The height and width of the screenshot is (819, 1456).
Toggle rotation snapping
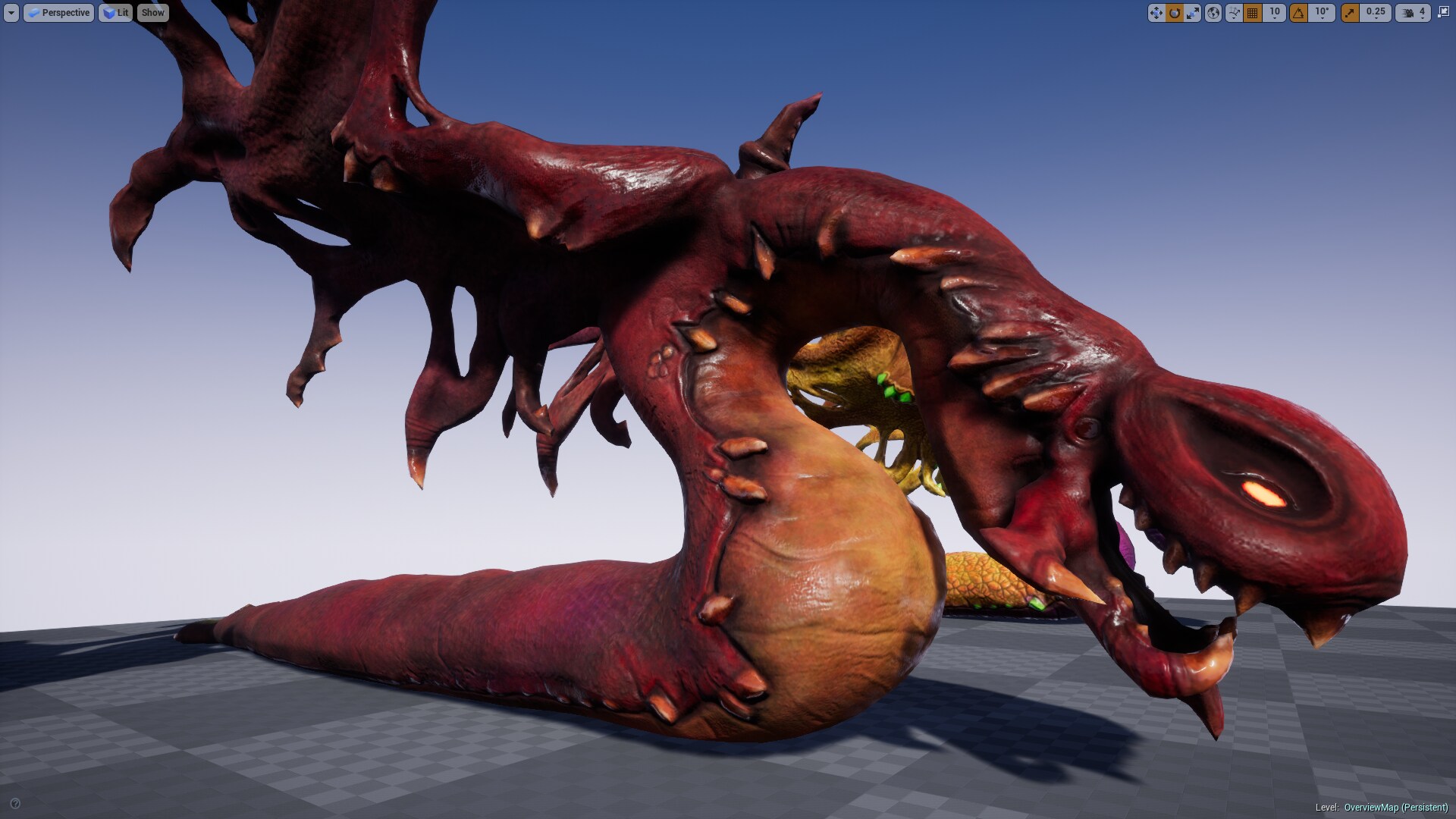pos(1298,12)
